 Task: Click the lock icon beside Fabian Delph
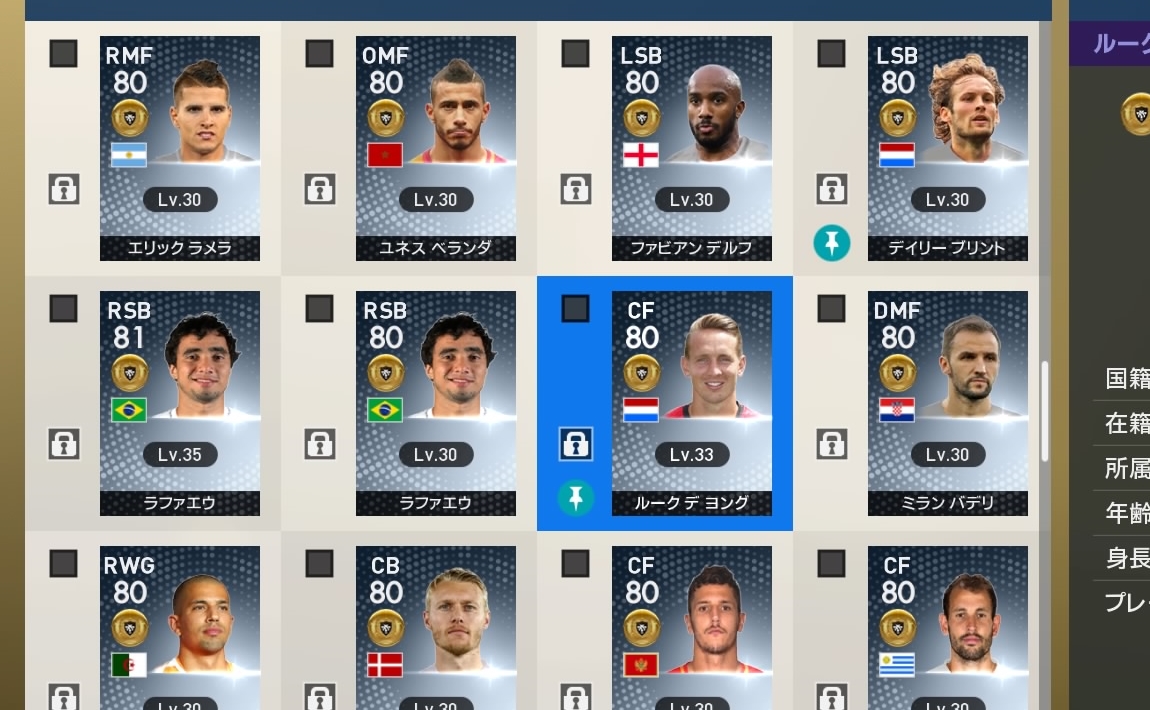(575, 188)
